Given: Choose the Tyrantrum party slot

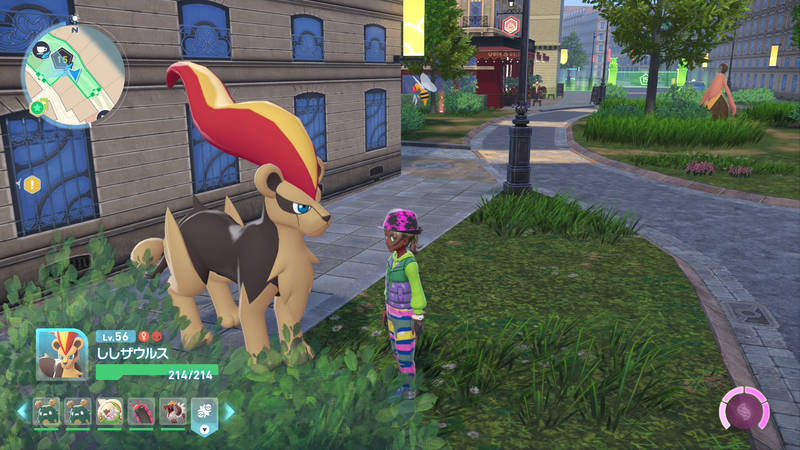Looking at the screenshot, I should 173,411.
